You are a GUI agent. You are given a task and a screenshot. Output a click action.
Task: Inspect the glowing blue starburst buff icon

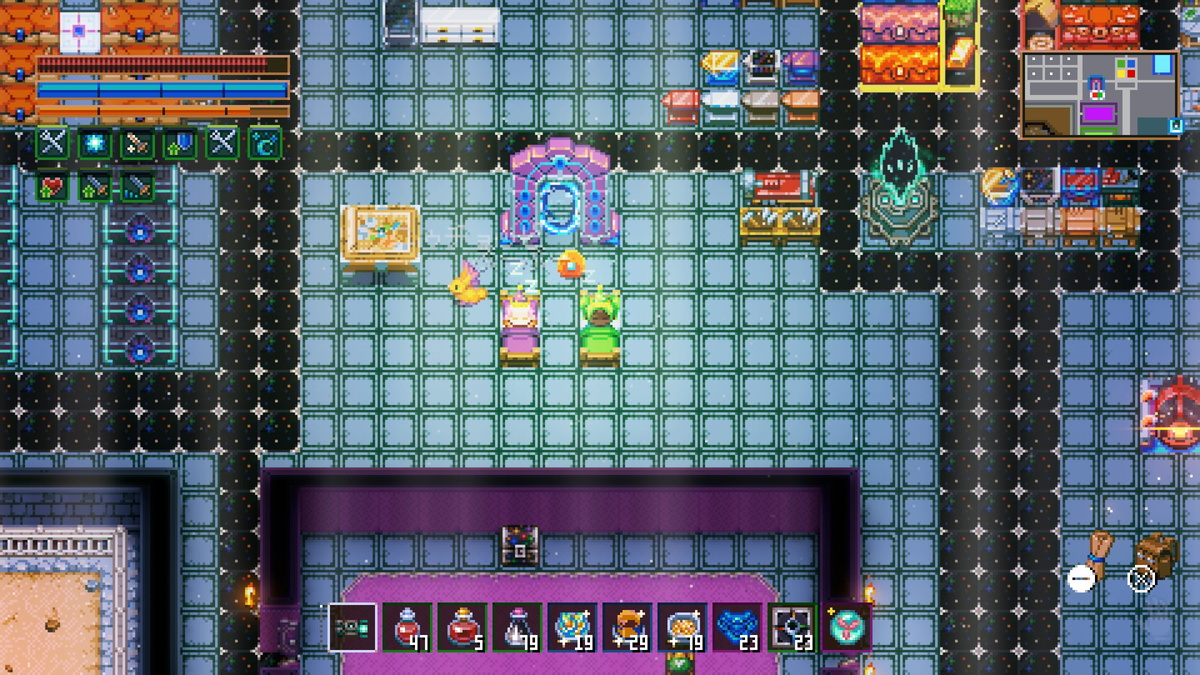click(95, 143)
